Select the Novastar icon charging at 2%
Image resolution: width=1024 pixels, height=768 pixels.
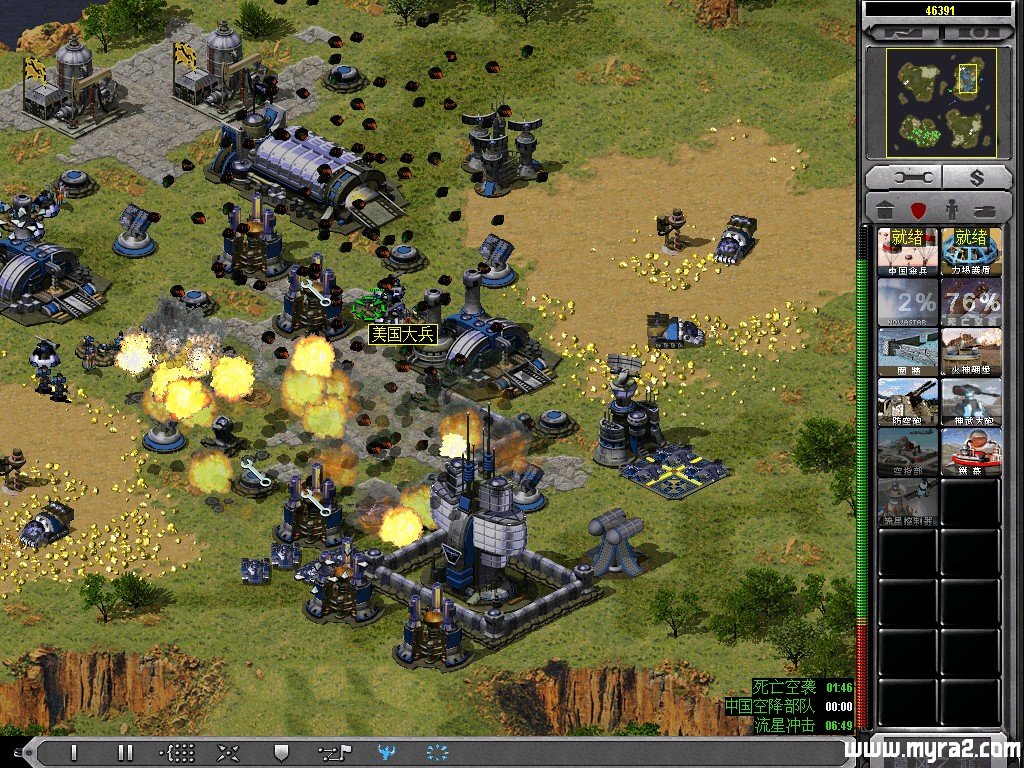tap(908, 301)
